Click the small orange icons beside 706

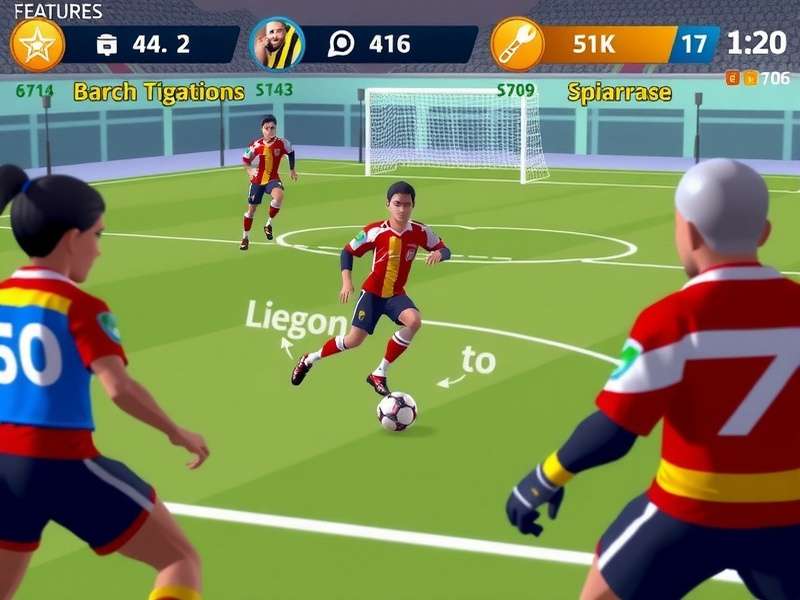pyautogui.click(x=741, y=78)
